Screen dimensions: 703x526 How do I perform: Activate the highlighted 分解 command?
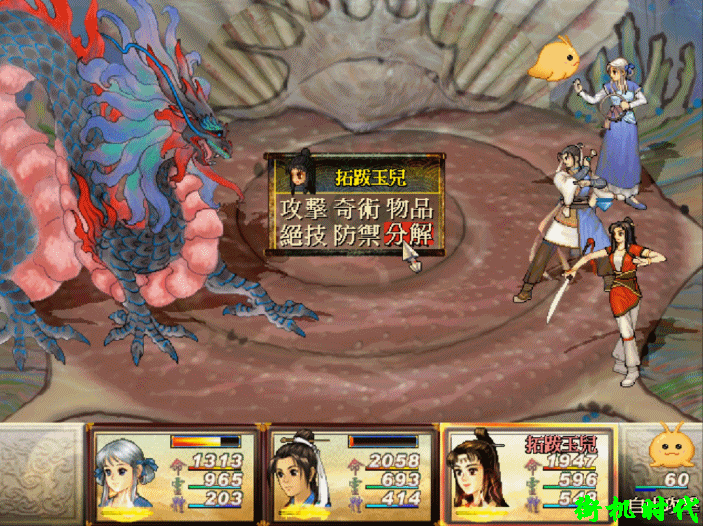click(x=409, y=237)
